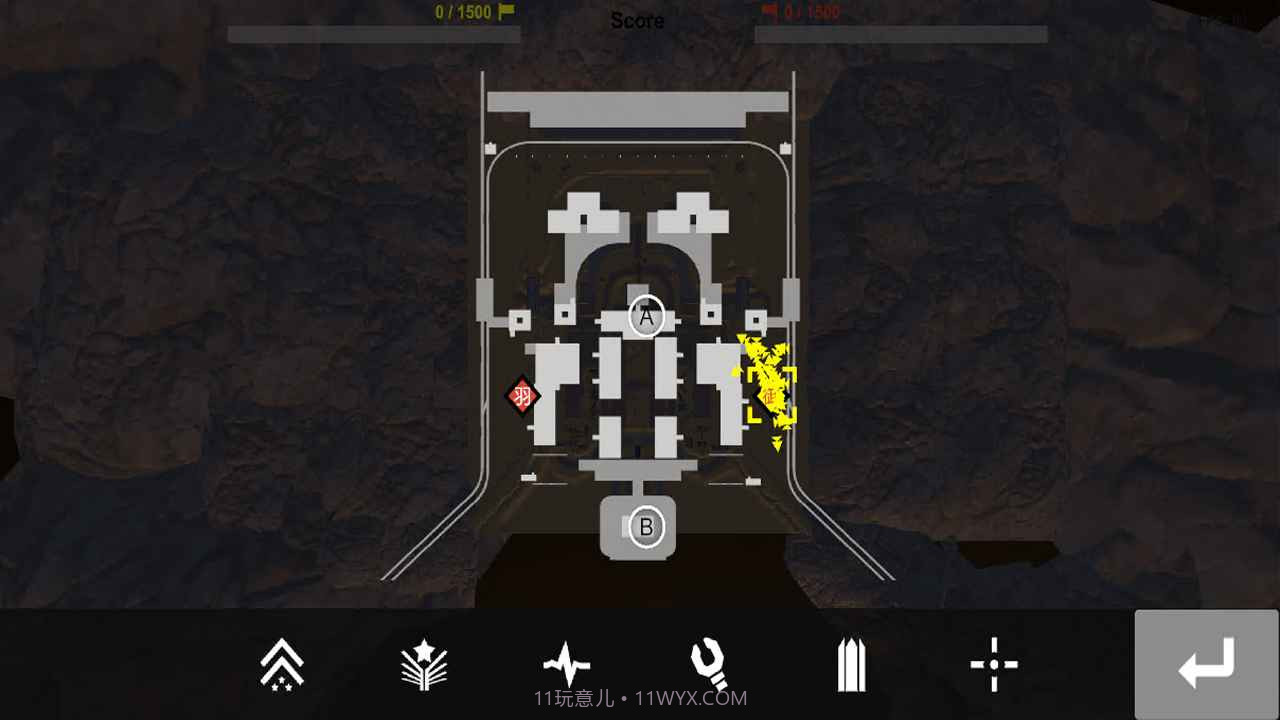Image resolution: width=1280 pixels, height=720 pixels.
Task: Click the wrench repair icon
Action: click(x=709, y=660)
